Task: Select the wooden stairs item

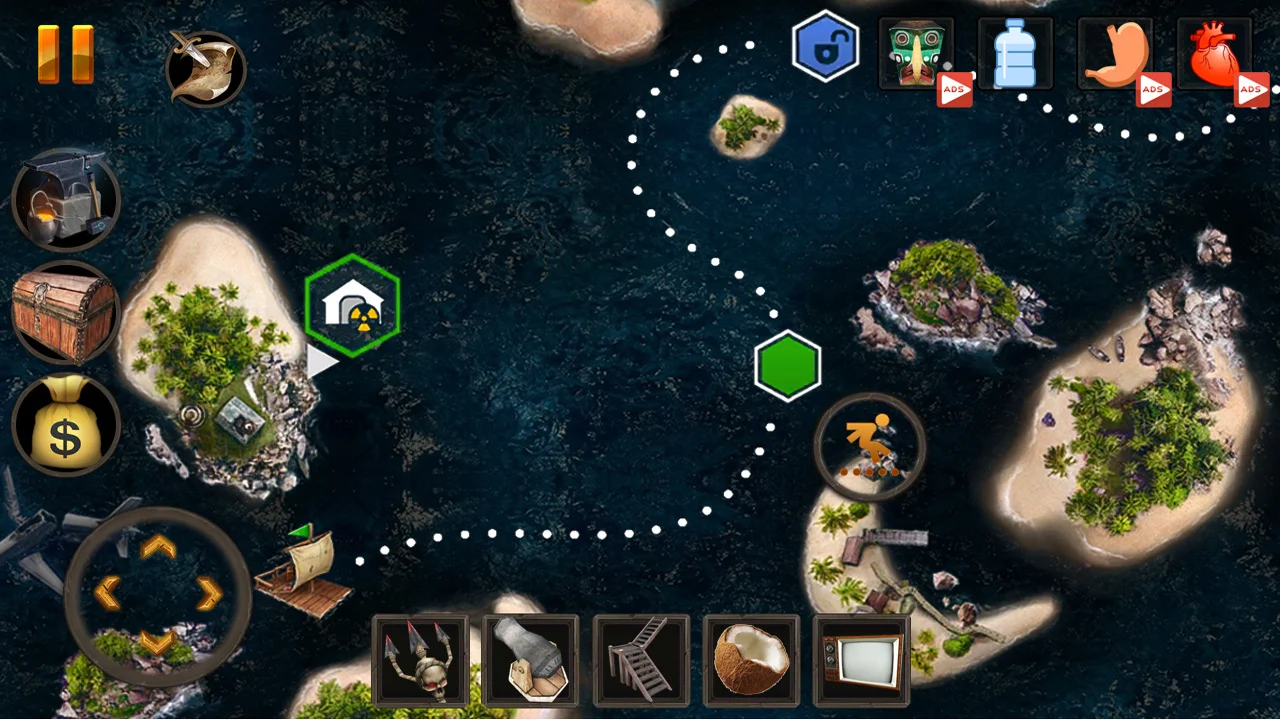Action: coord(641,660)
